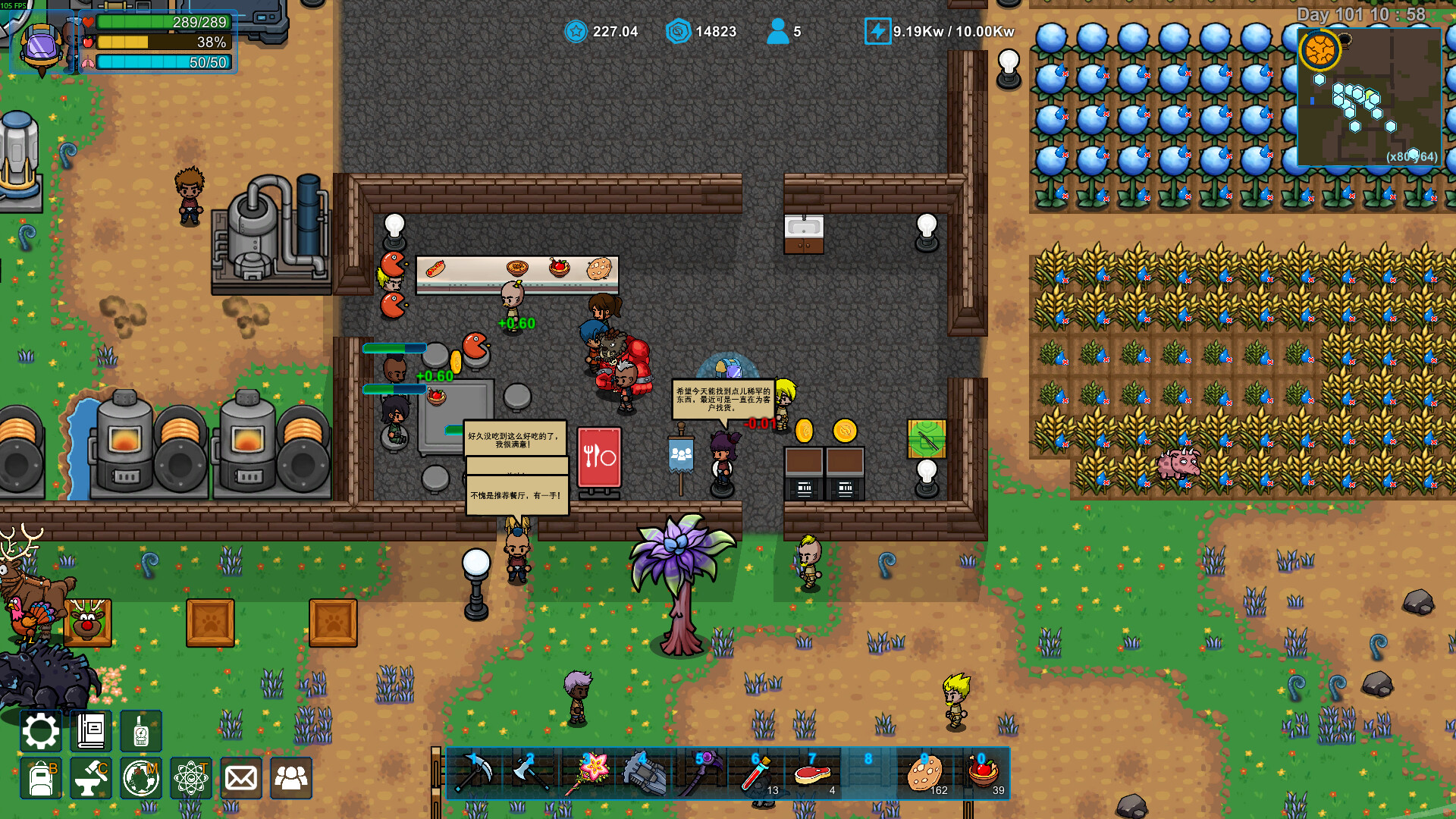This screenshot has height=819, width=1456.
Task: Click the minimap in the corner
Action: pos(1369,97)
